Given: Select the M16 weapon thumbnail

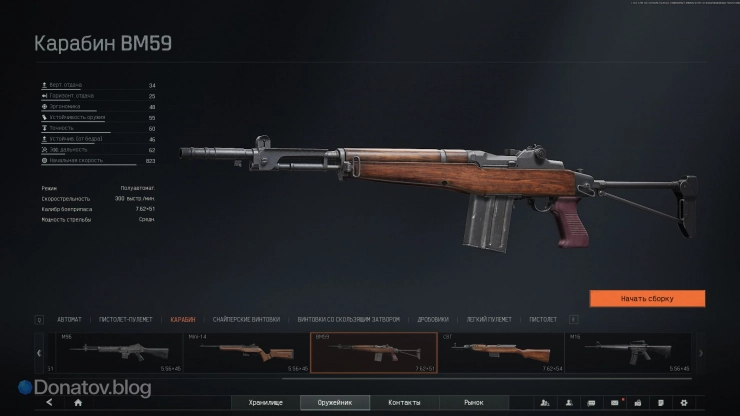Looking at the screenshot, I should tap(629, 353).
